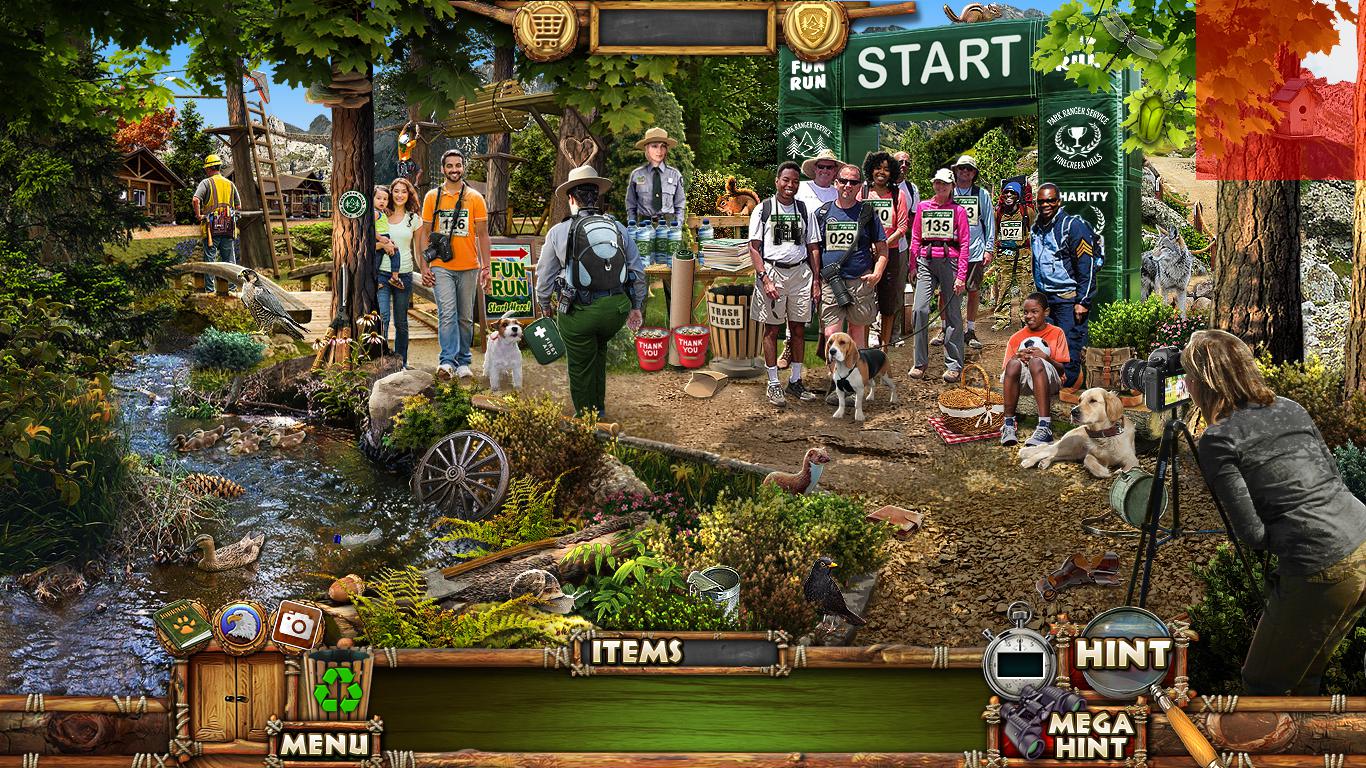This screenshot has width=1366, height=768.
Task: Open the Menu button
Action: click(323, 743)
